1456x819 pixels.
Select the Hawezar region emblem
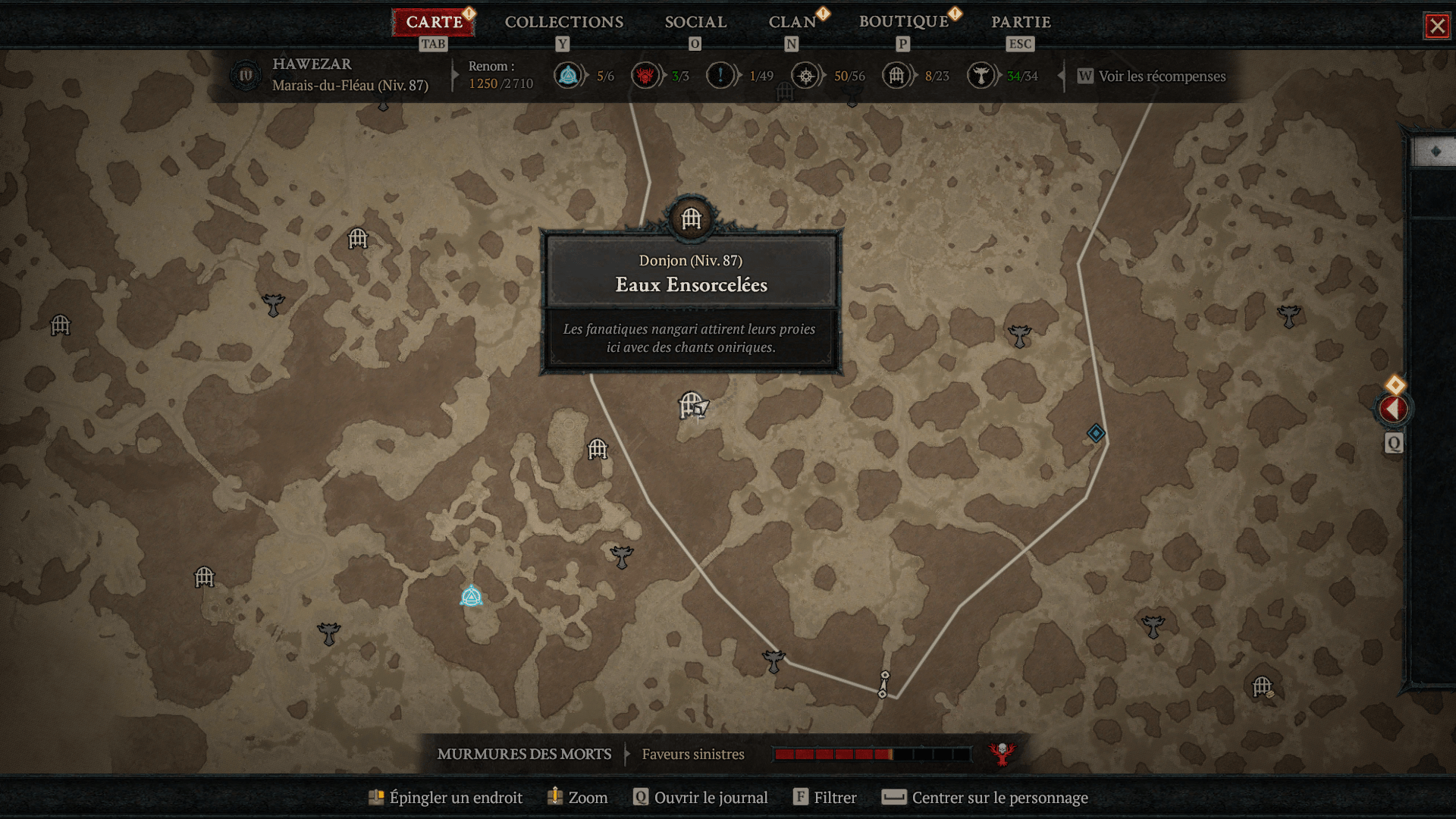(x=246, y=76)
